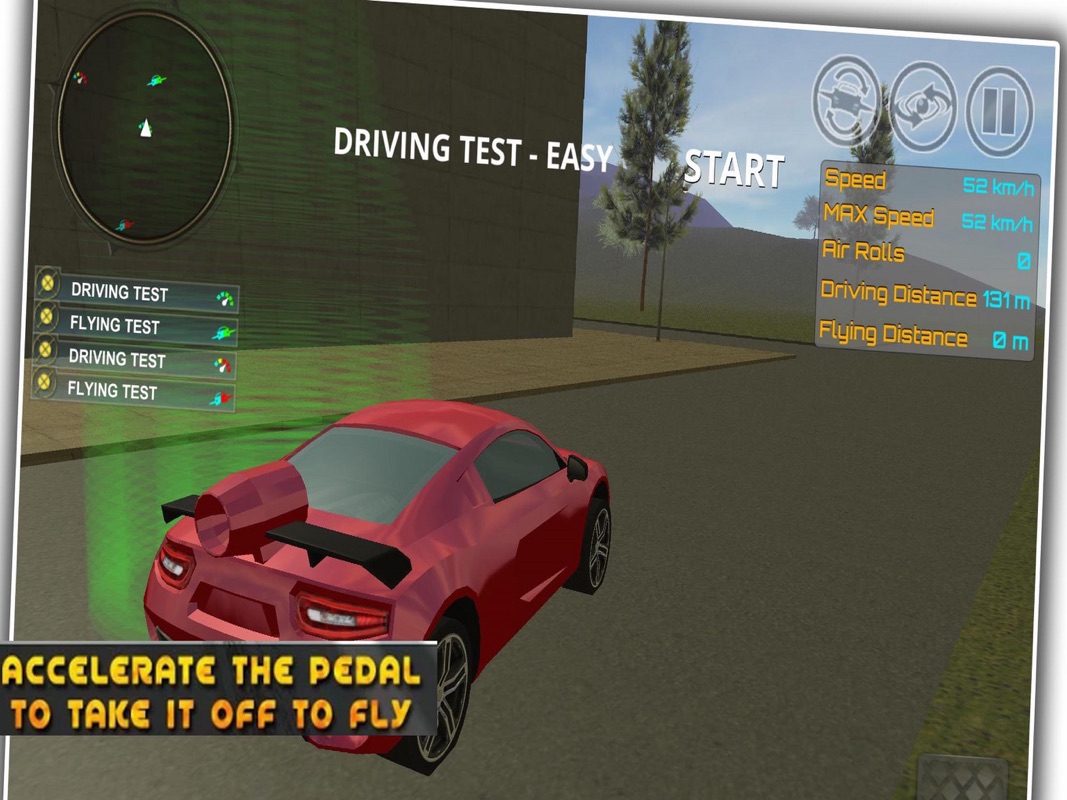Viewport: 1067px width, 800px height.
Task: Choose Flying Test with the green plane
Action: [136, 327]
